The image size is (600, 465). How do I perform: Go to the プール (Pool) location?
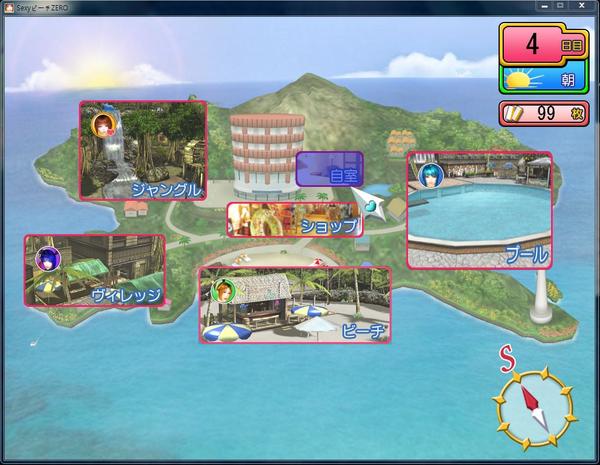pyautogui.click(x=479, y=210)
